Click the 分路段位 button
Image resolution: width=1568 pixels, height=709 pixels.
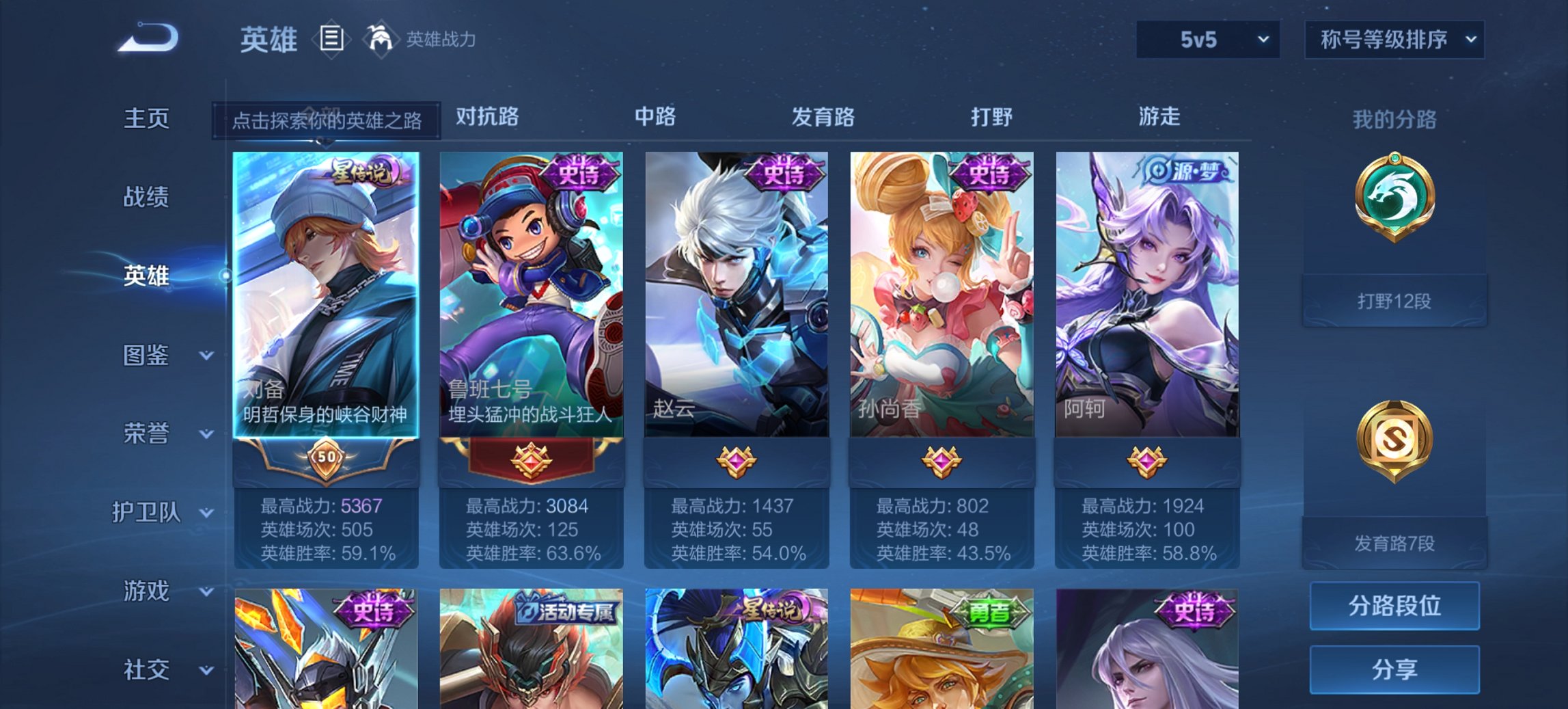[1394, 606]
